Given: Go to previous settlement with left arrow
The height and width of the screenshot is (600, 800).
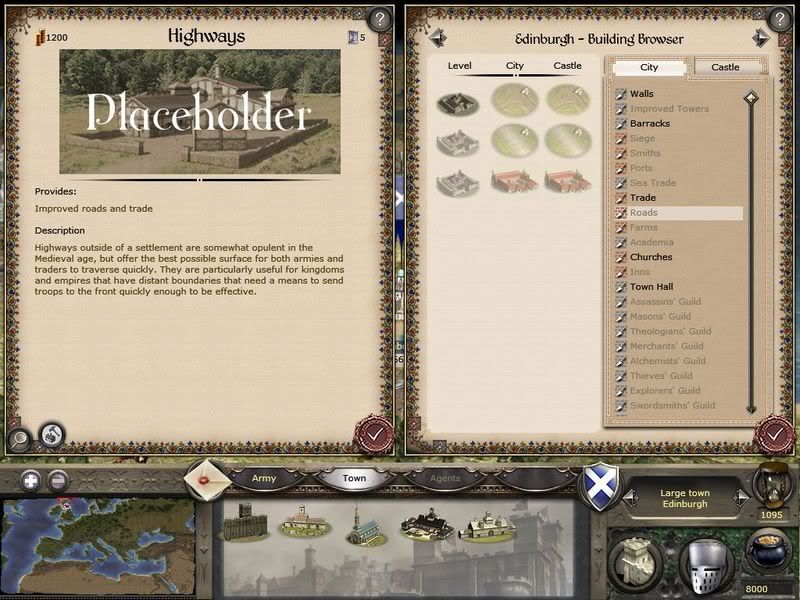Looking at the screenshot, I should click(437, 38).
